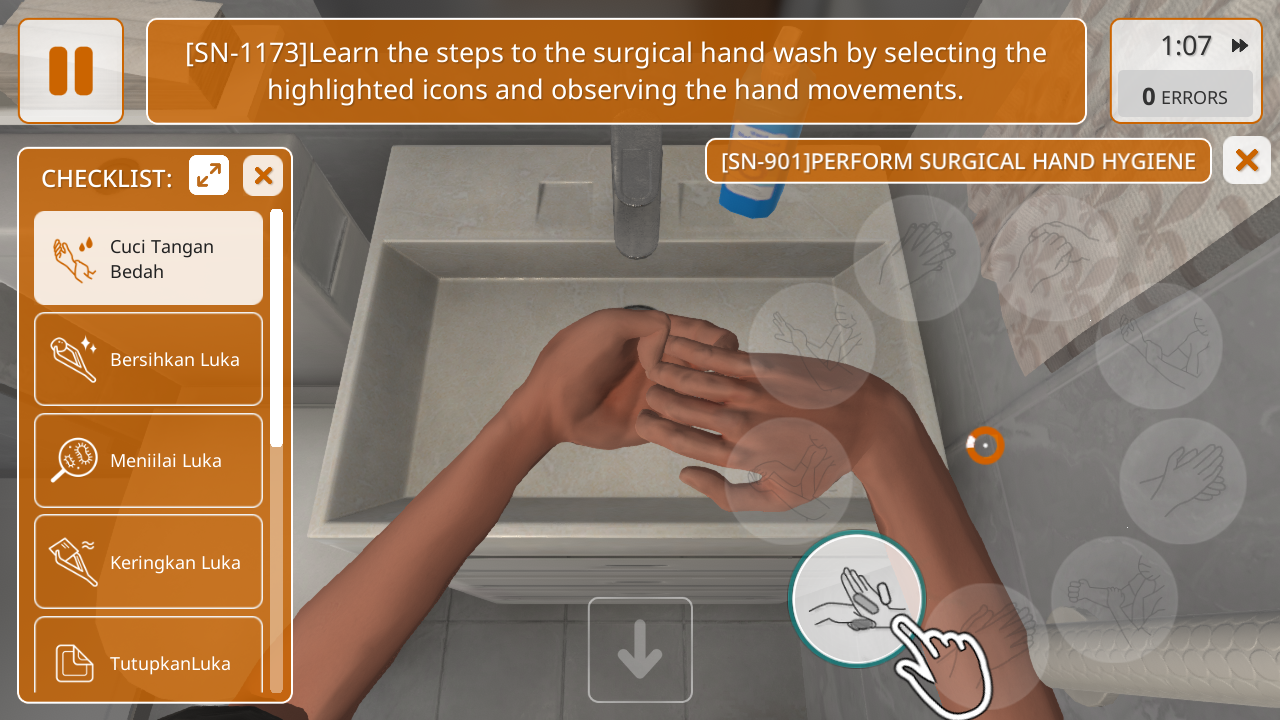Image resolution: width=1280 pixels, height=720 pixels.
Task: Pause the simulation
Action: coord(71,71)
